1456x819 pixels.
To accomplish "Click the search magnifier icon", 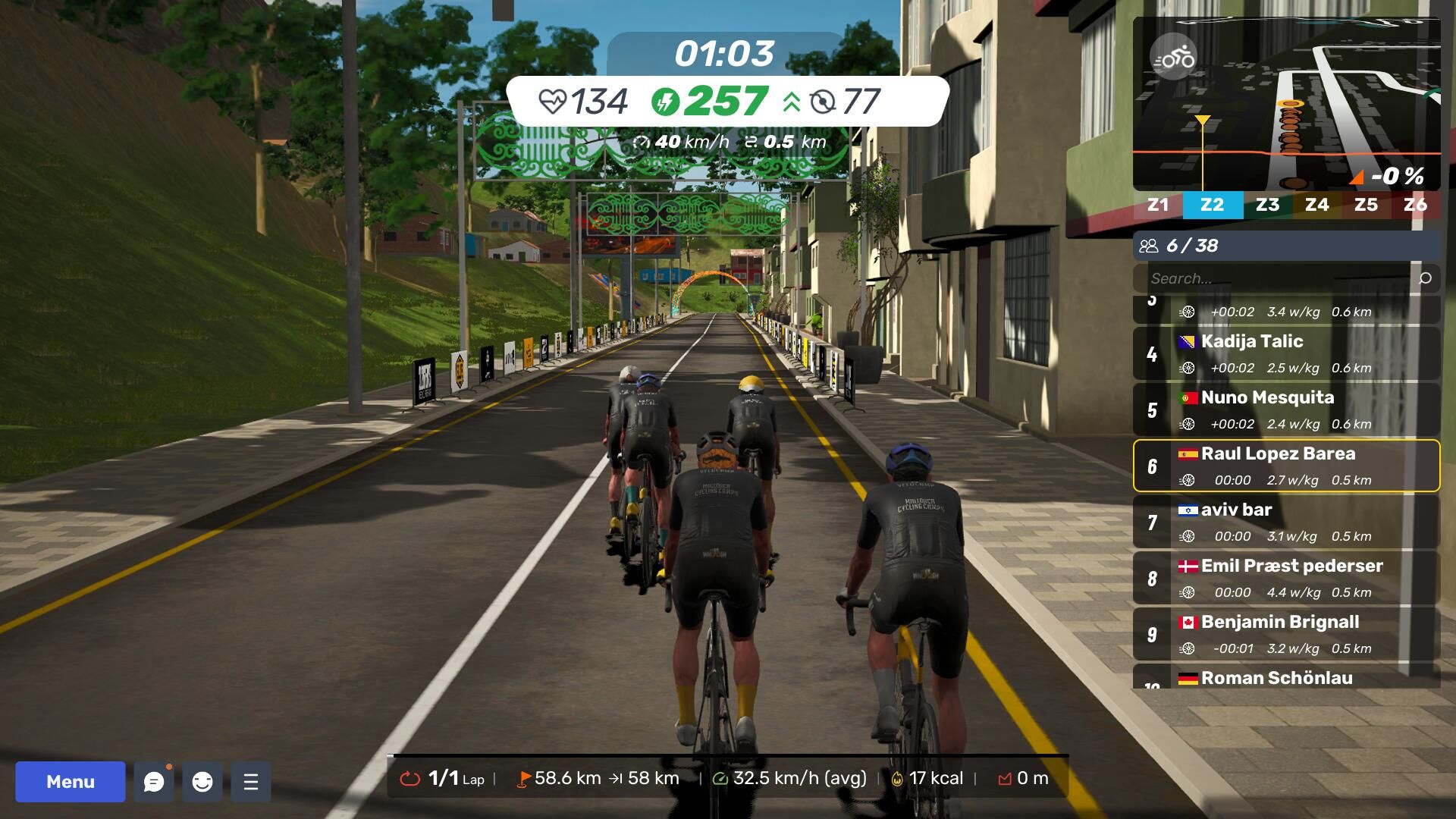I will 1425,278.
